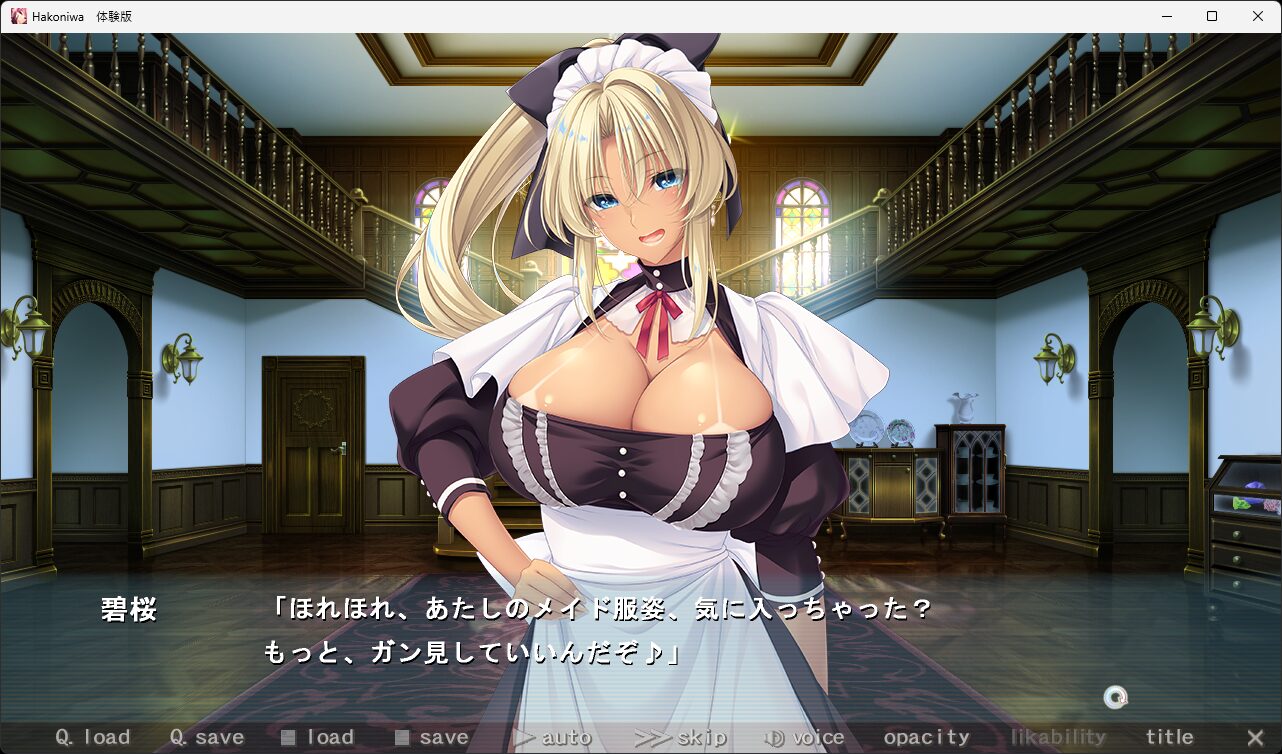This screenshot has width=1282, height=754.
Task: Close the Hakoniwa window
Action: tap(1258, 16)
